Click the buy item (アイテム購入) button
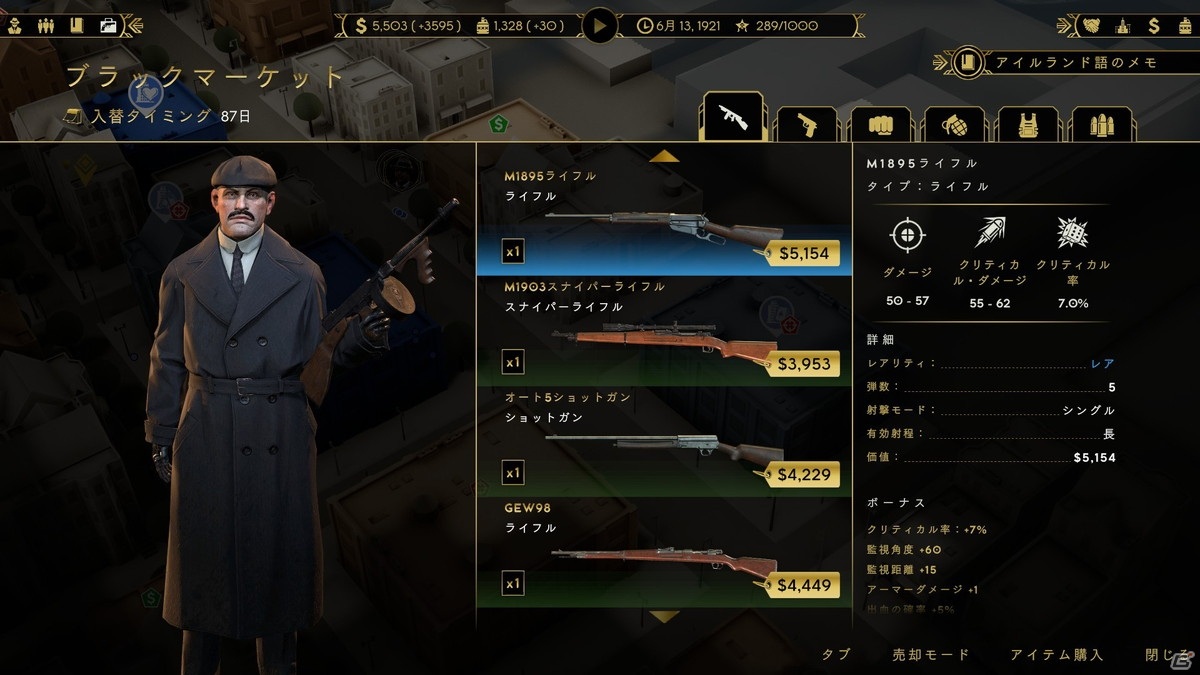Viewport: 1200px width, 675px height. click(1056, 655)
